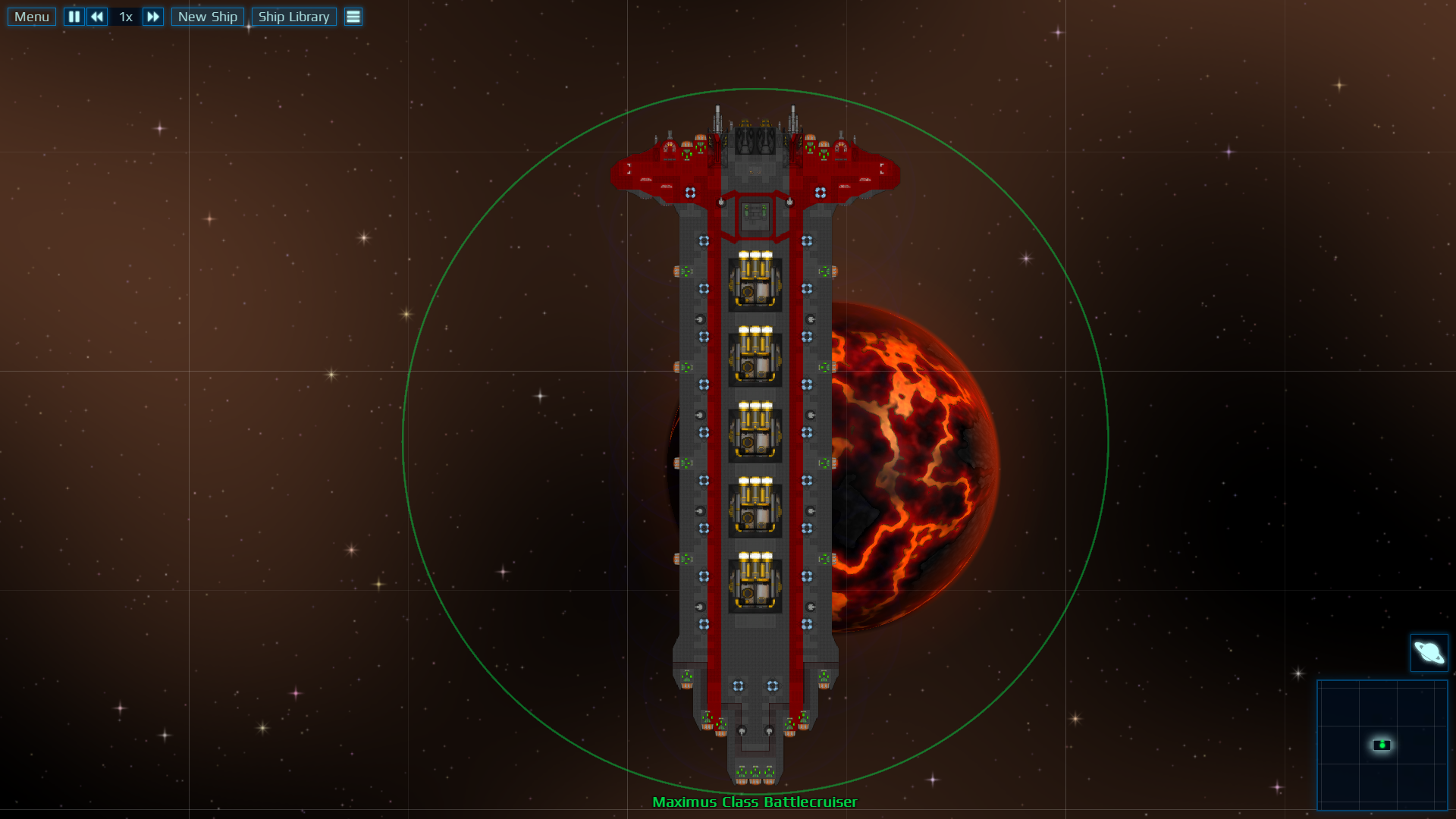Create a New Ship
The width and height of the screenshot is (1456, 819).
[x=208, y=17]
